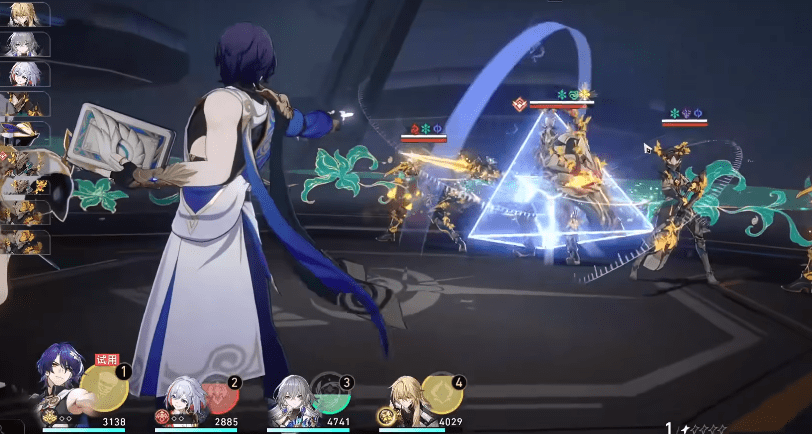Fire the yellow ultimate icon numbered 4
This screenshot has width=812, height=434.
(x=440, y=393)
